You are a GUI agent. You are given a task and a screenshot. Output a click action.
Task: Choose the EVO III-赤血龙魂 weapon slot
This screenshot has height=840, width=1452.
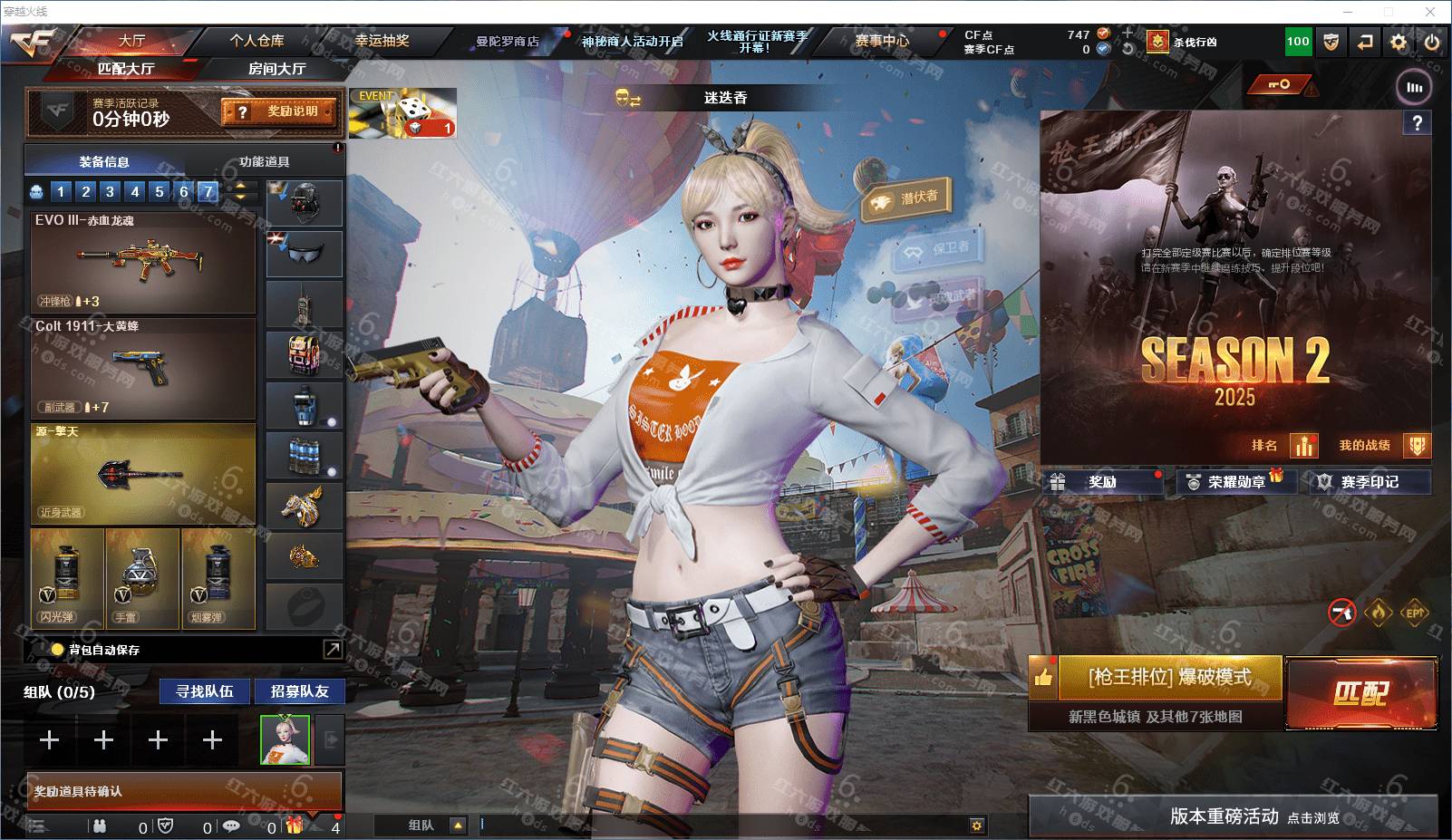pos(142,263)
